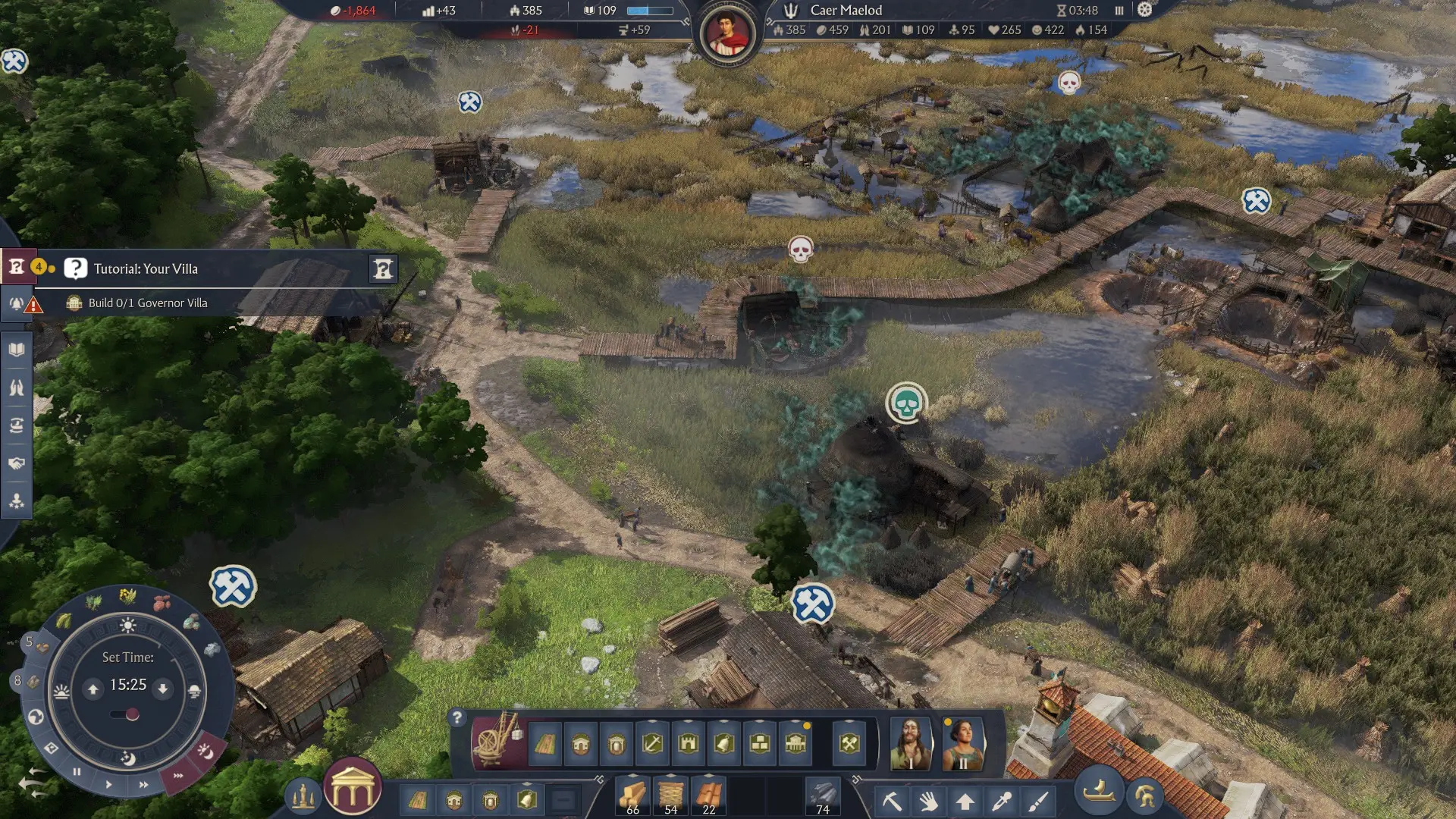The height and width of the screenshot is (819, 1456).
Task: Select the tier II citizen portrait
Action: (962, 744)
